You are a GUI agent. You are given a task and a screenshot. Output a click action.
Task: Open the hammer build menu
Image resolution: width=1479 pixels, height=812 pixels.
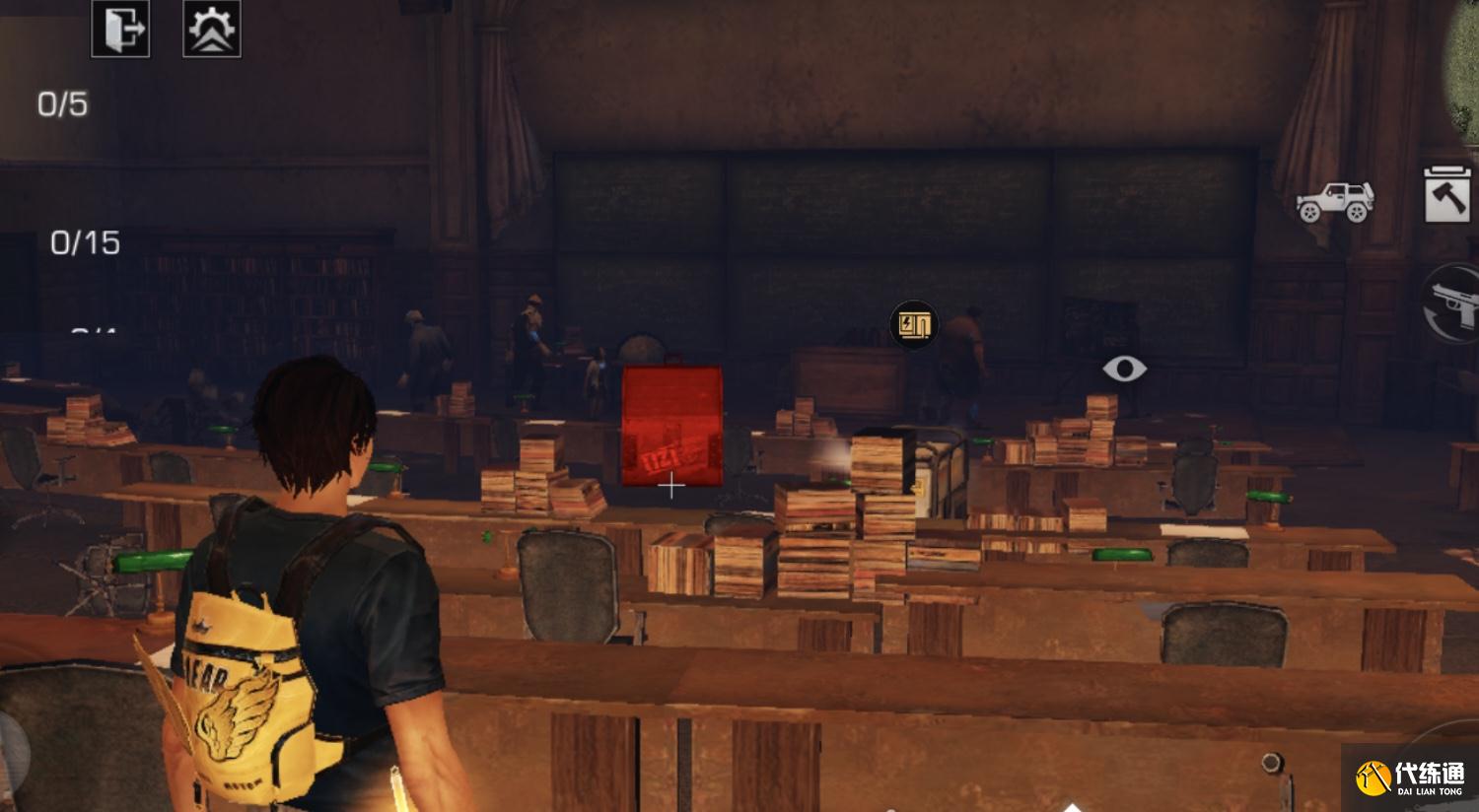tap(1446, 194)
